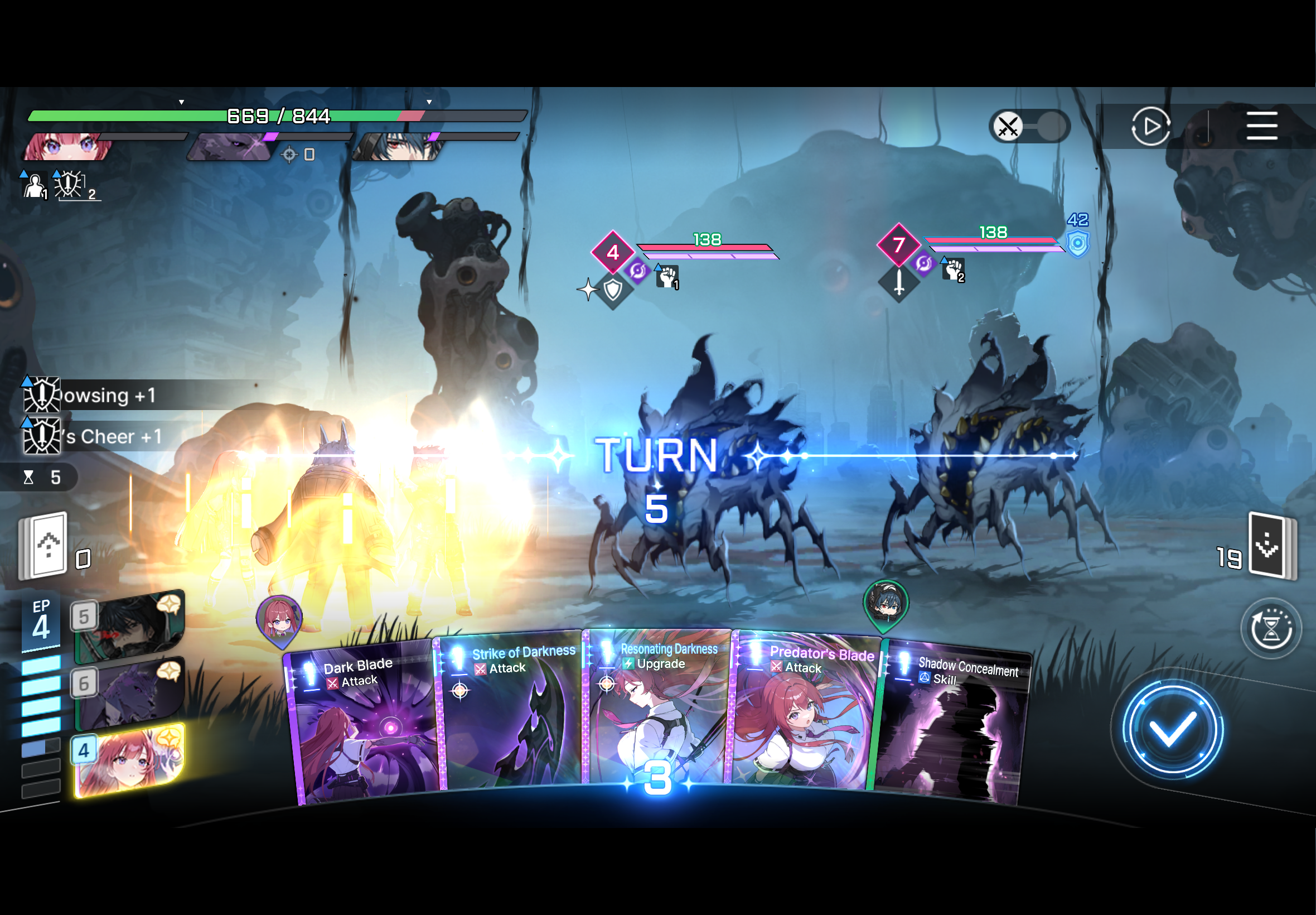Select the dark-haired character skill costing 5
The image size is (1316, 915).
point(129,625)
